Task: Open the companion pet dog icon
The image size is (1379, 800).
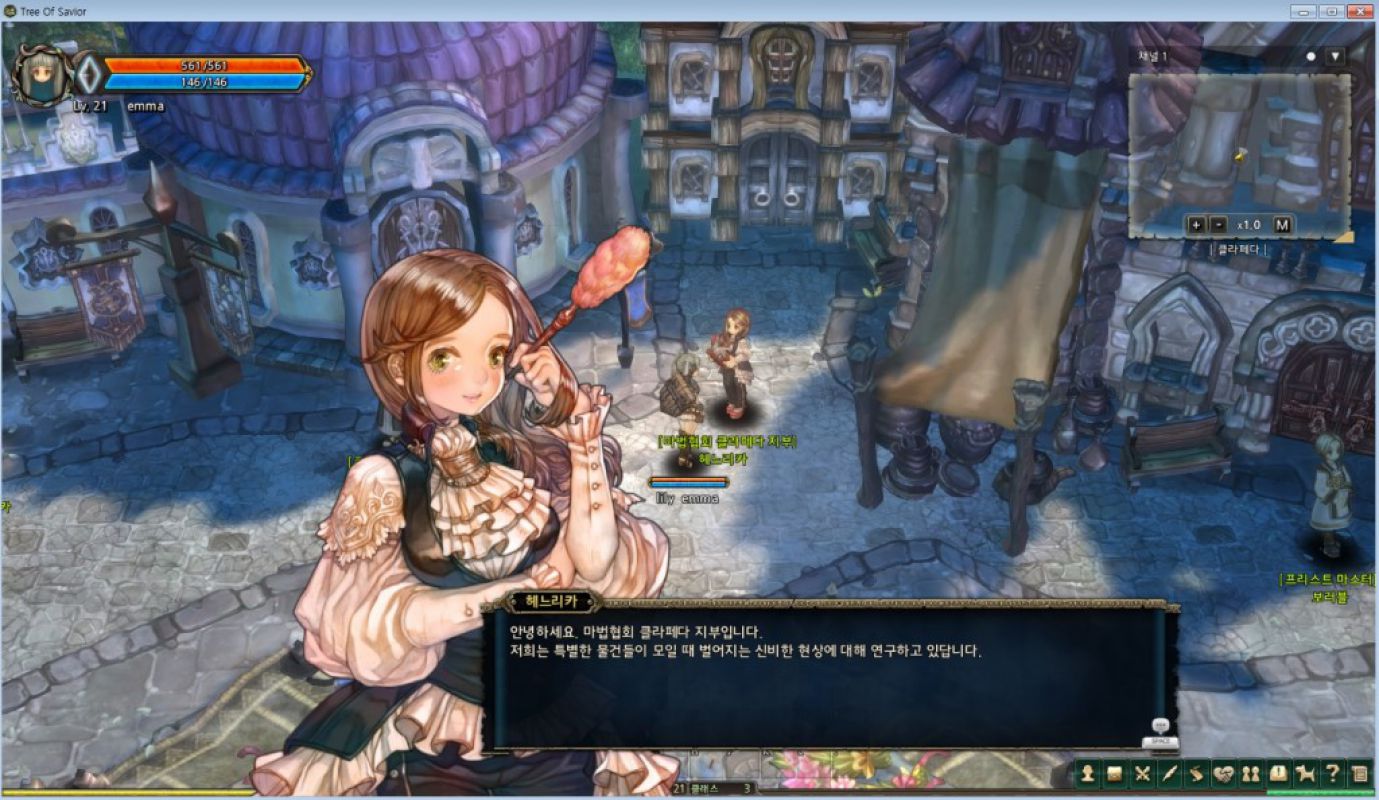Action: point(1304,773)
